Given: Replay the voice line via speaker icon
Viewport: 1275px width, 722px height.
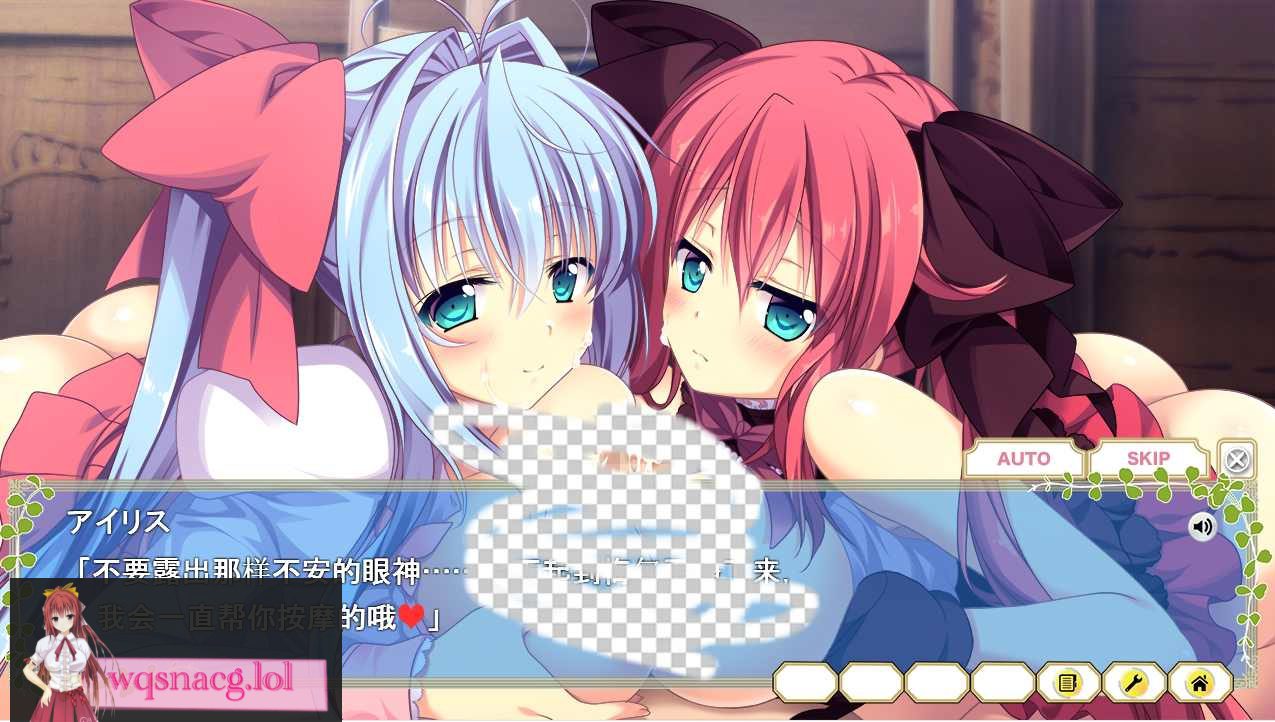Looking at the screenshot, I should (x=1201, y=526).
